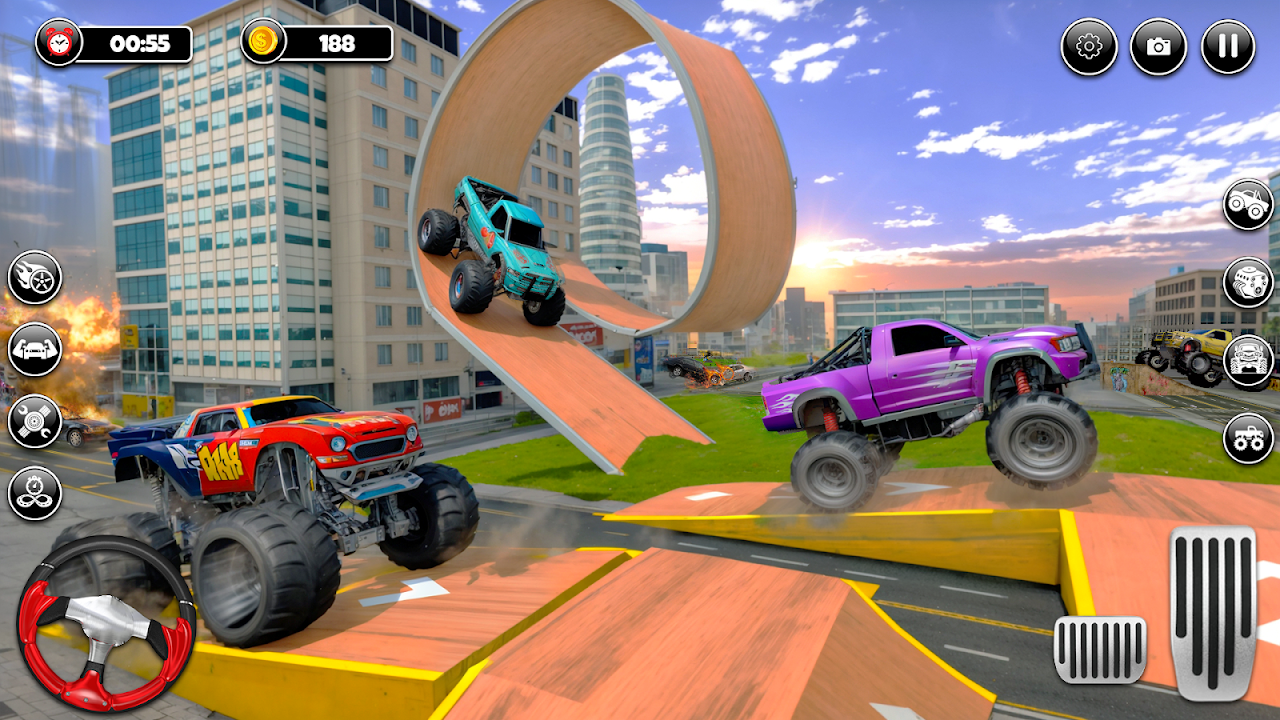This screenshot has width=1280, height=720.
Task: Activate the flaming wheel boost icon
Action: 35,277
